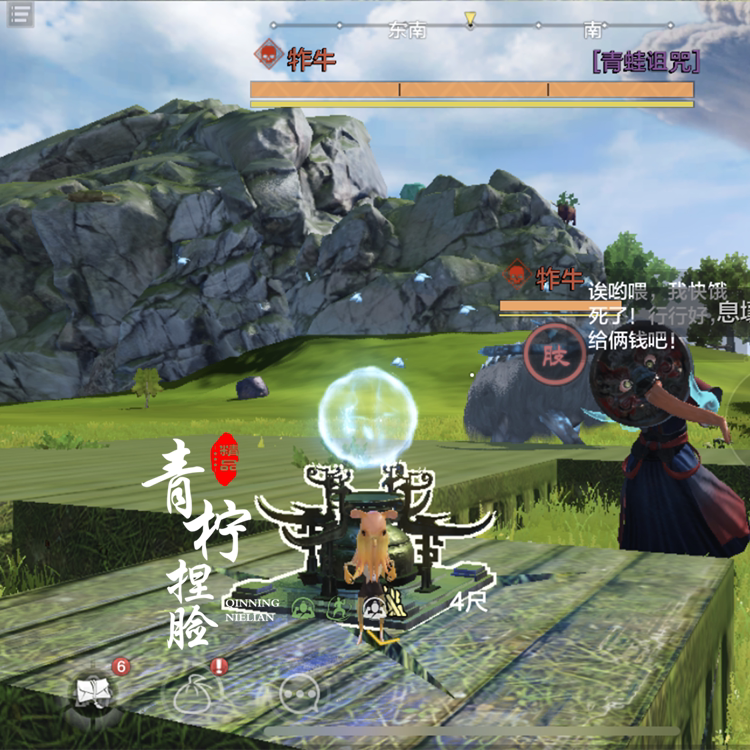Open the journal book with 6 notifications
This screenshot has width=750, height=750.
93,692
